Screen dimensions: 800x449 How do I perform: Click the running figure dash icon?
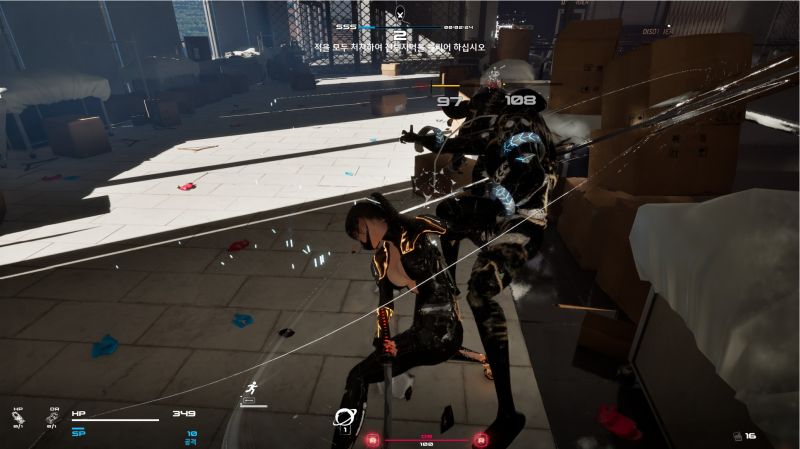coord(253,388)
